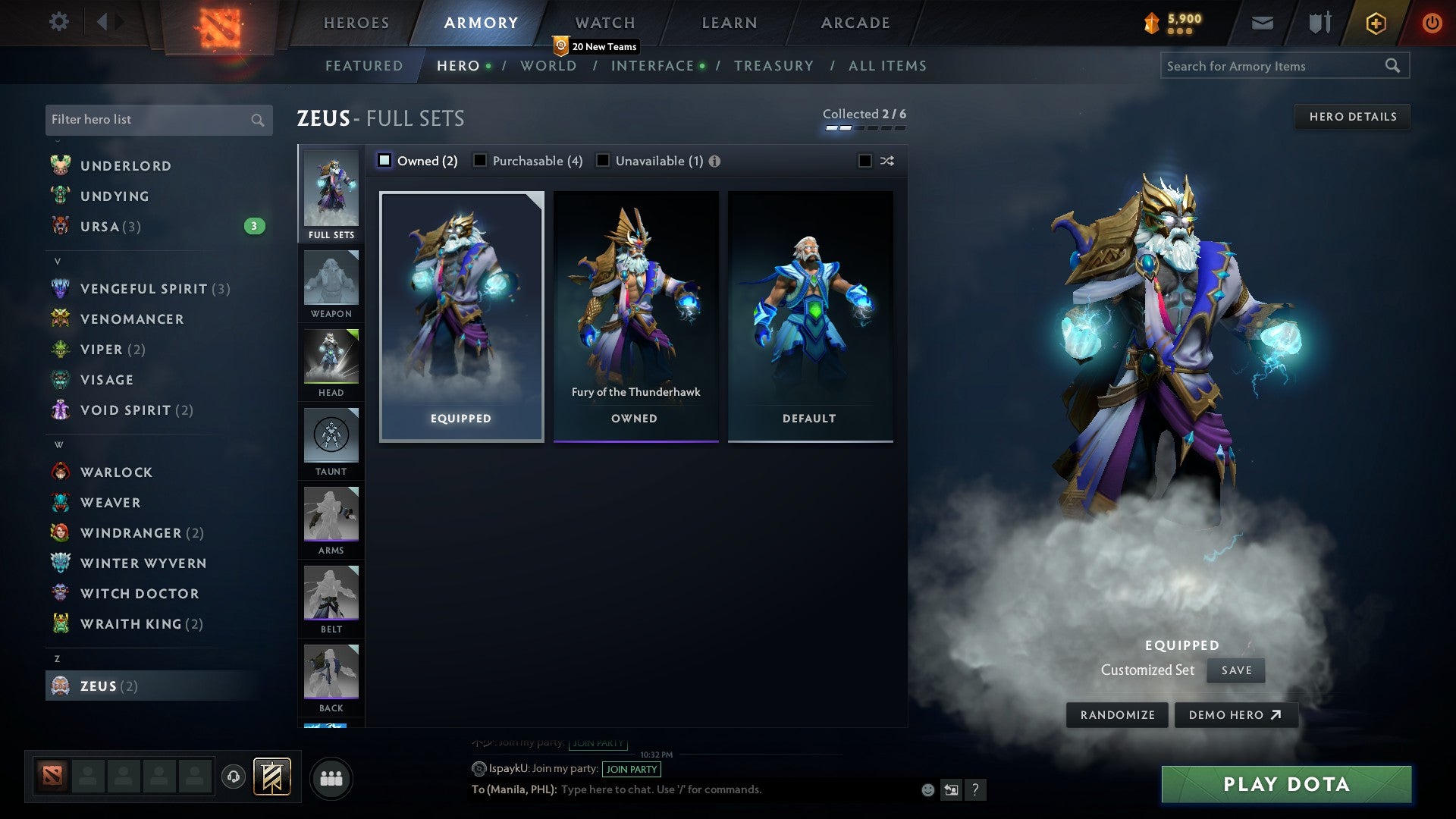Switch to the All Items tab
The height and width of the screenshot is (819, 1456).
point(886,66)
